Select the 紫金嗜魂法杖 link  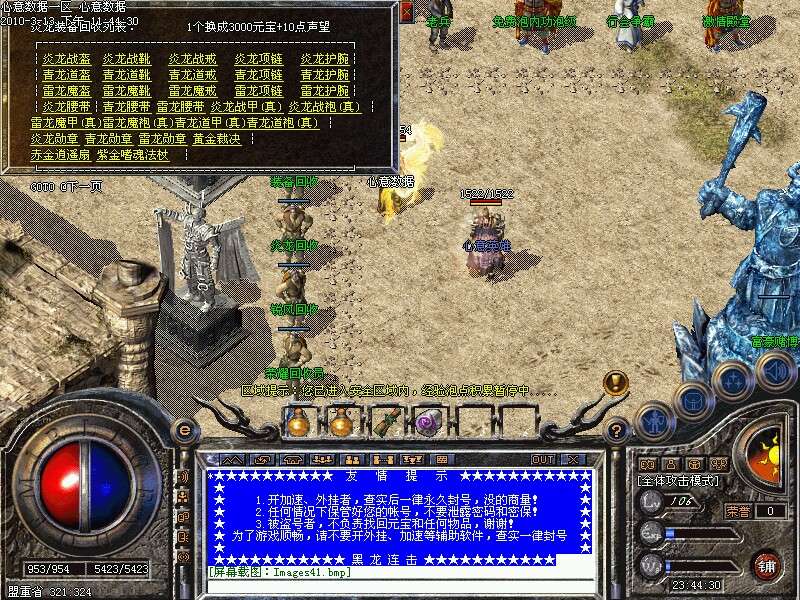133,155
